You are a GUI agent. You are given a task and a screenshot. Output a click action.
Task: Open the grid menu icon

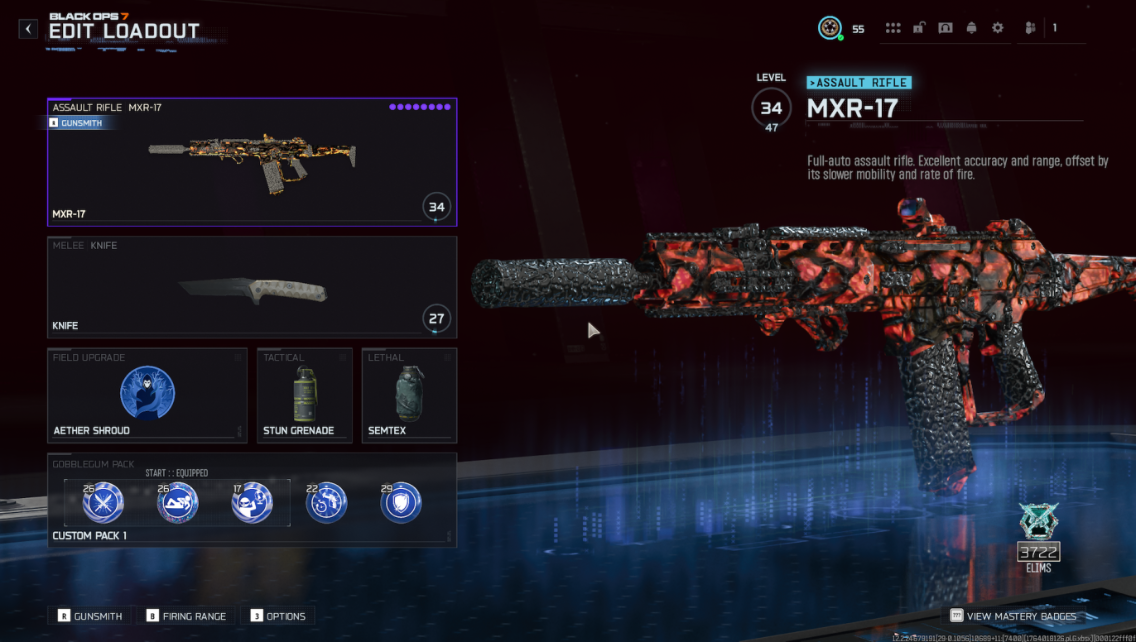[x=893, y=28]
